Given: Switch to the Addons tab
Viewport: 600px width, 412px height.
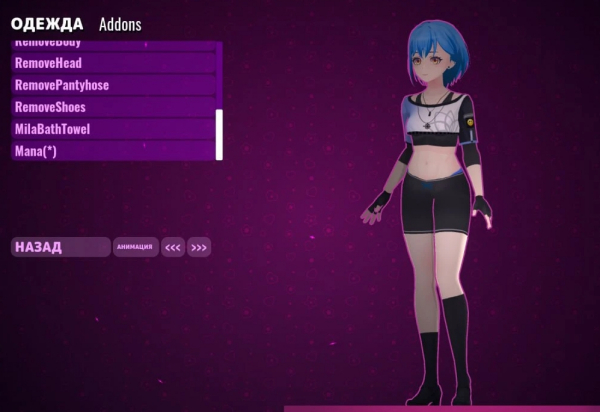Looking at the screenshot, I should [x=120, y=24].
